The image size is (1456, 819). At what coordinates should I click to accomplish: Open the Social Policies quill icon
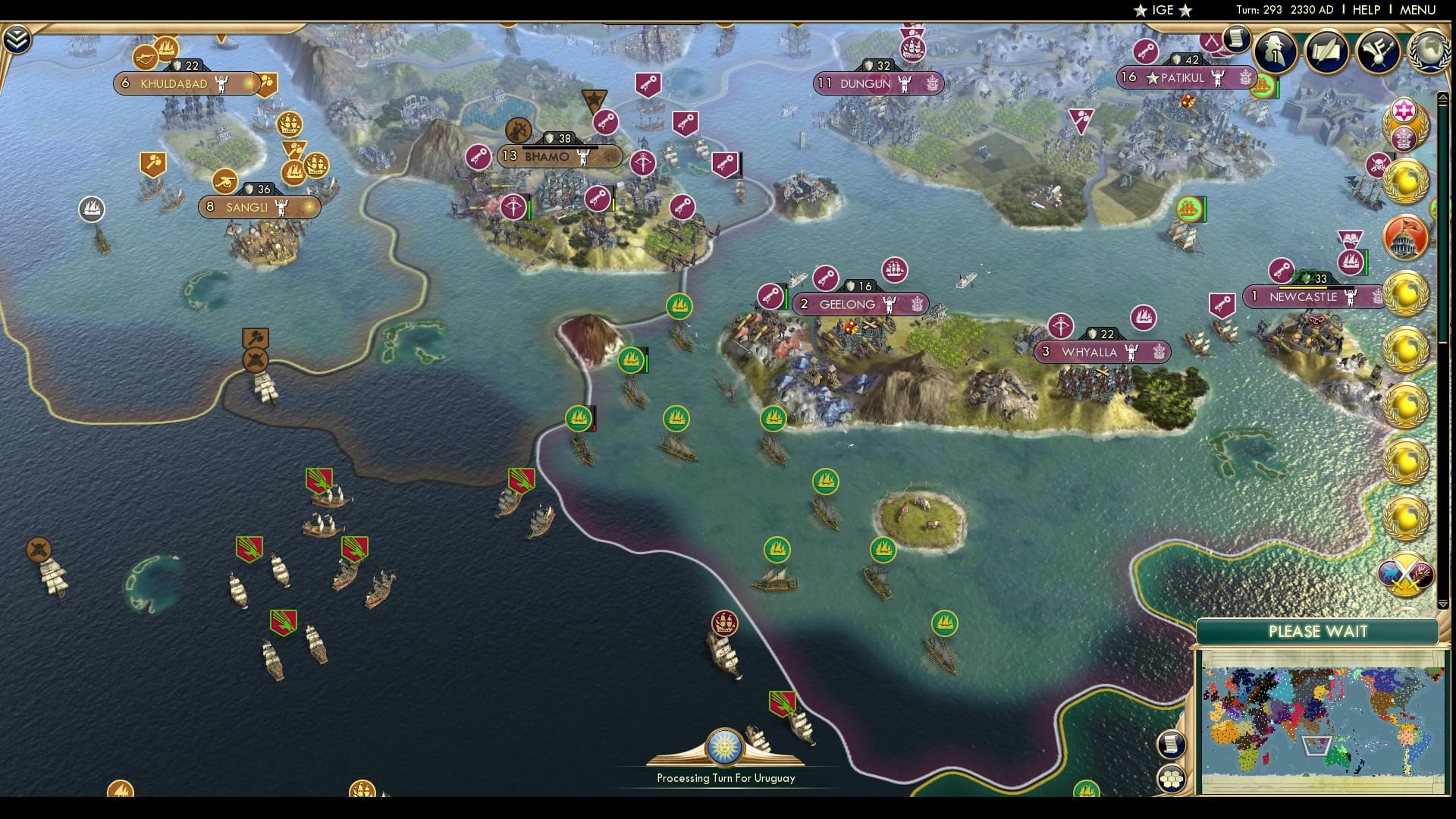click(1326, 50)
